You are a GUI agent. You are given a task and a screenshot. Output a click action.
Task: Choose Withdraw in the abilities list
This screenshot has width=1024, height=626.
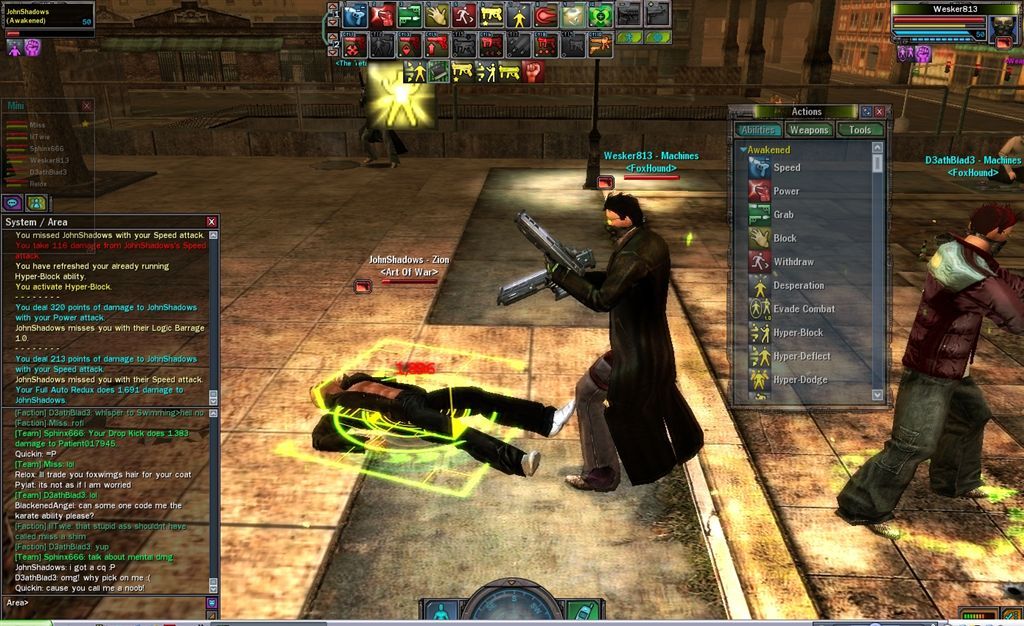793,262
